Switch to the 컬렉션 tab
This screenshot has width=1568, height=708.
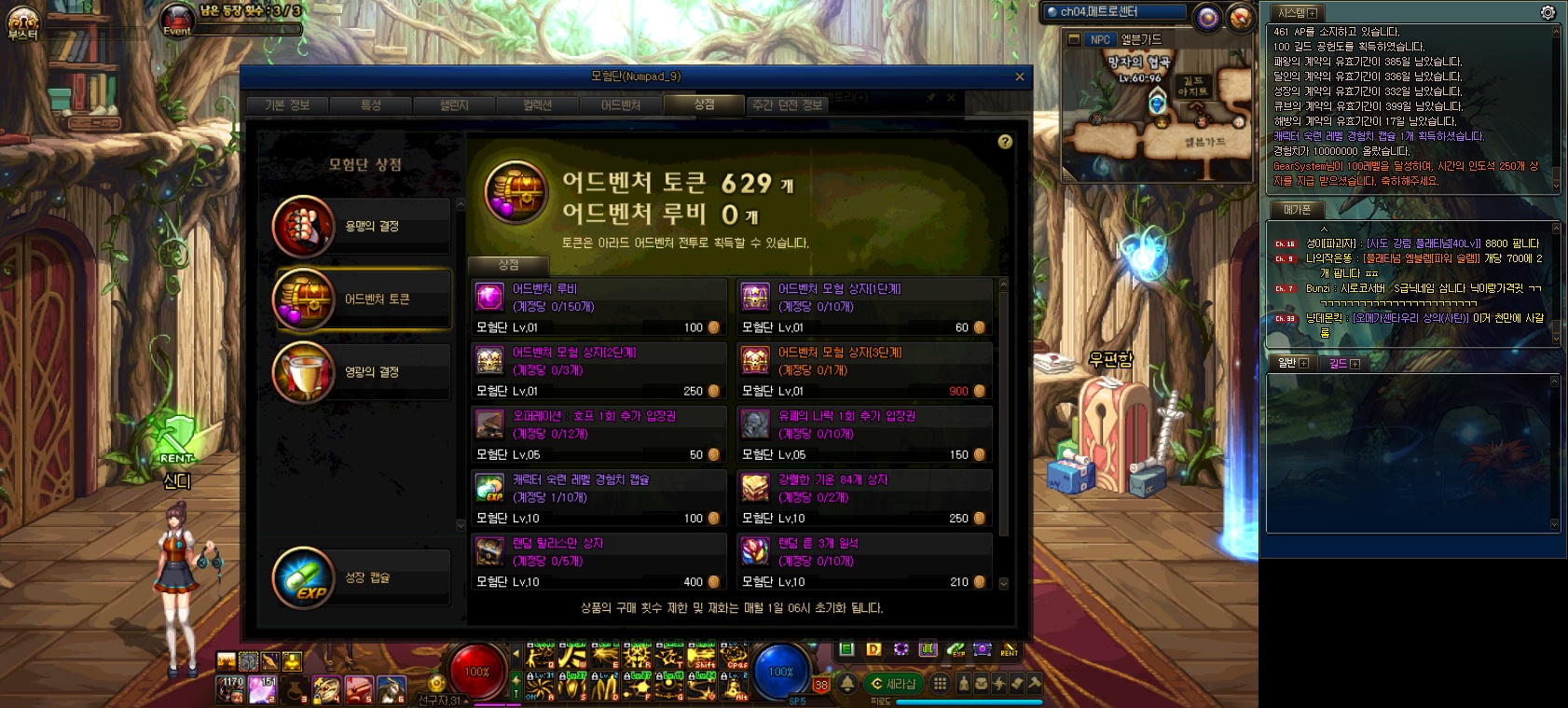tap(537, 105)
